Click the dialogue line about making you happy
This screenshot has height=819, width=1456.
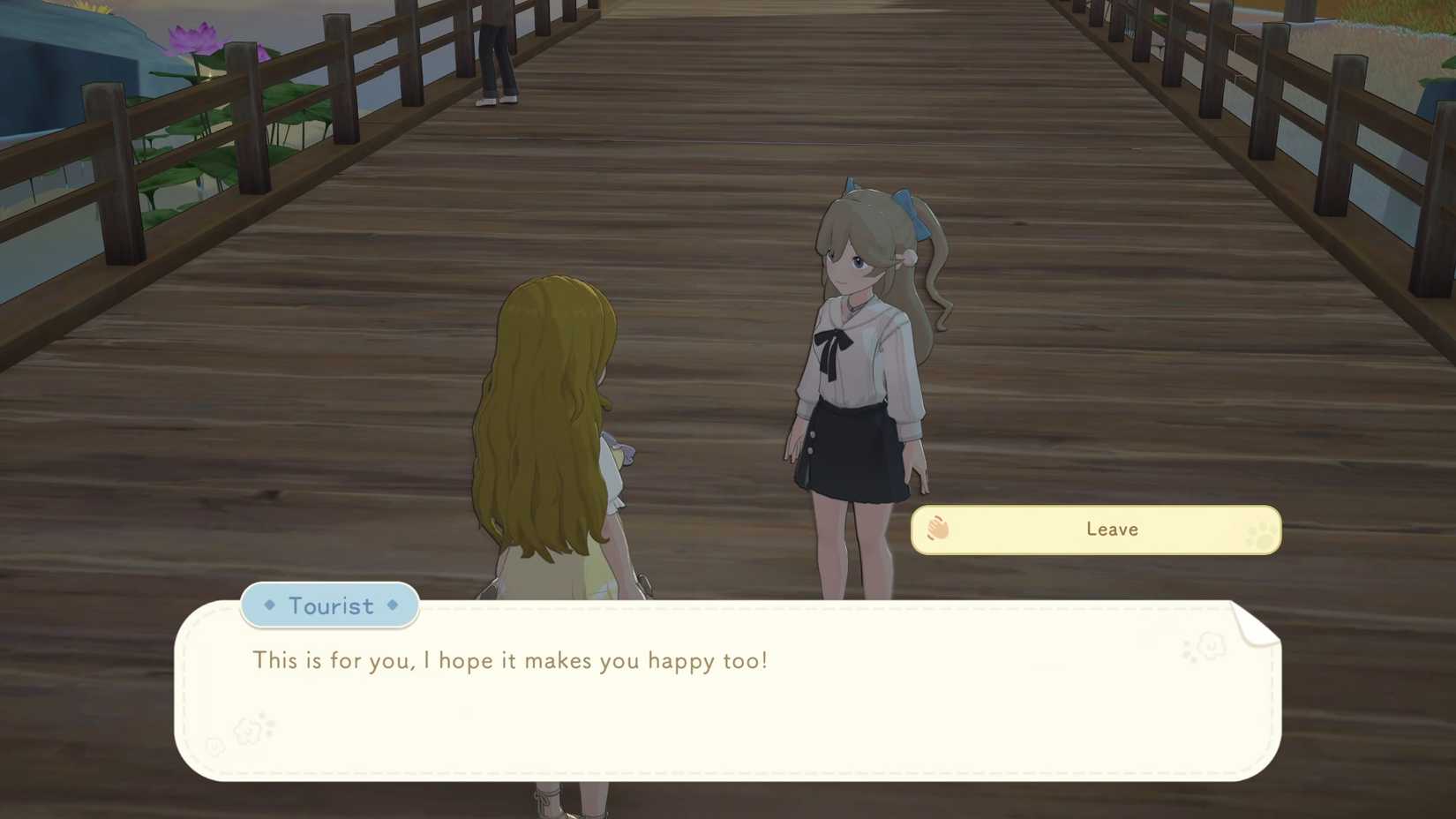(510, 660)
